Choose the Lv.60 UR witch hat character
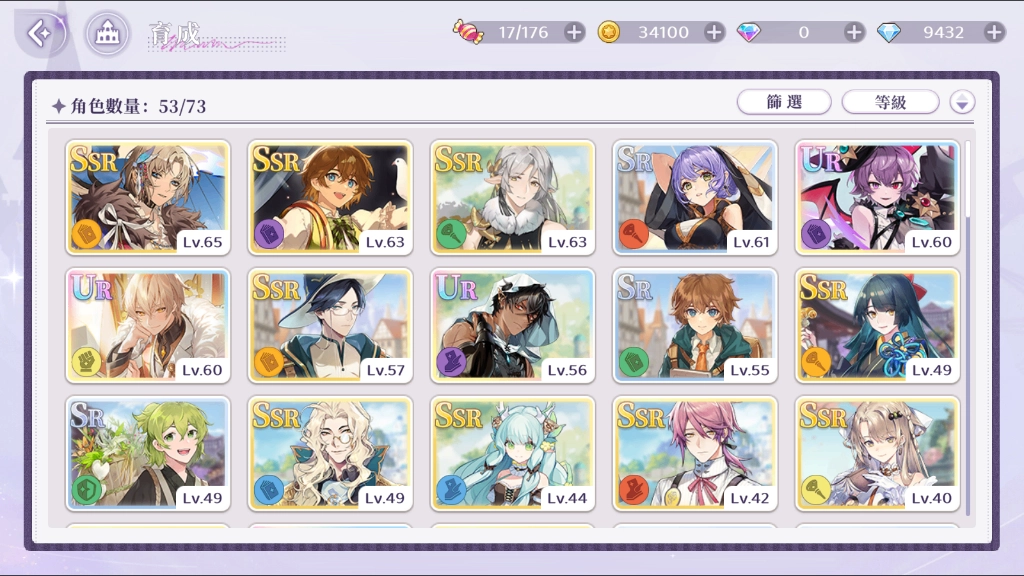This screenshot has height=576, width=1024. click(x=877, y=197)
